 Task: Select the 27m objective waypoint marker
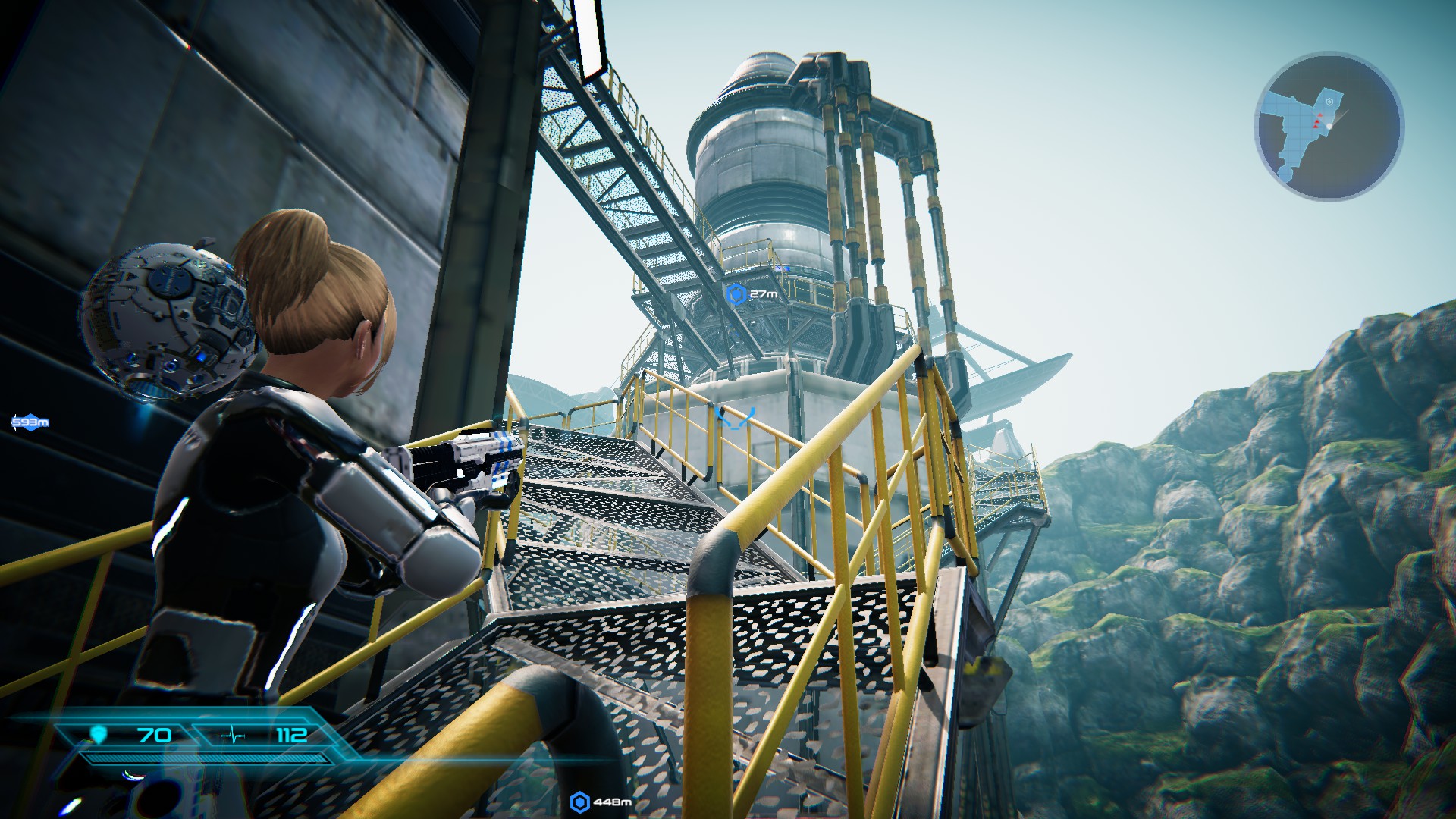[x=736, y=294]
